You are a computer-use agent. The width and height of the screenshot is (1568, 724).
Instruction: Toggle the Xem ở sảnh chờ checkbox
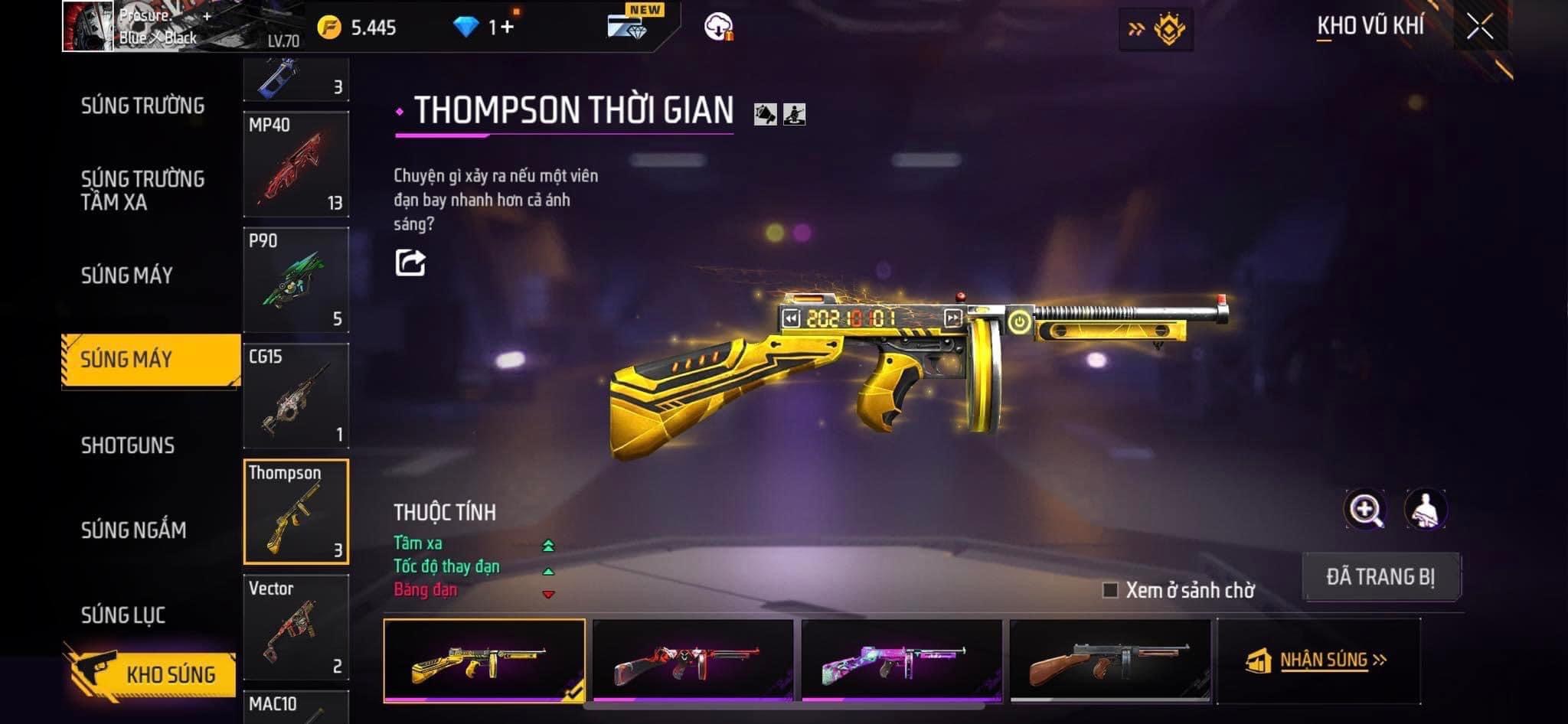1110,590
